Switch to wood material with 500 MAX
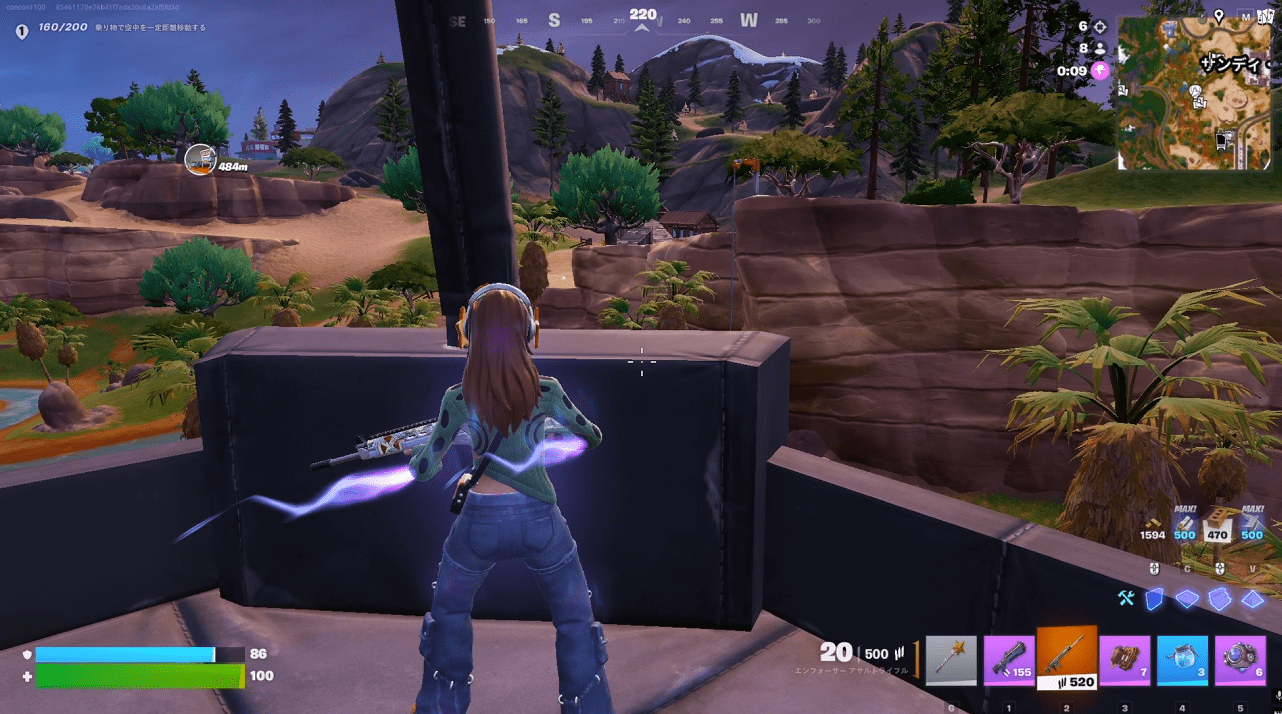Screen dimensions: 1282x714 1184,527
